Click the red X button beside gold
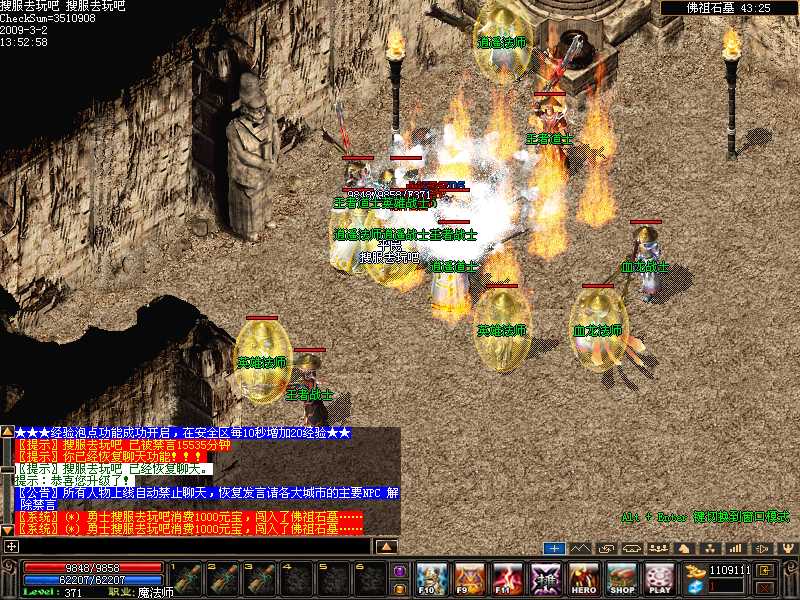Viewport: 800px width, 600px height. click(x=765, y=587)
